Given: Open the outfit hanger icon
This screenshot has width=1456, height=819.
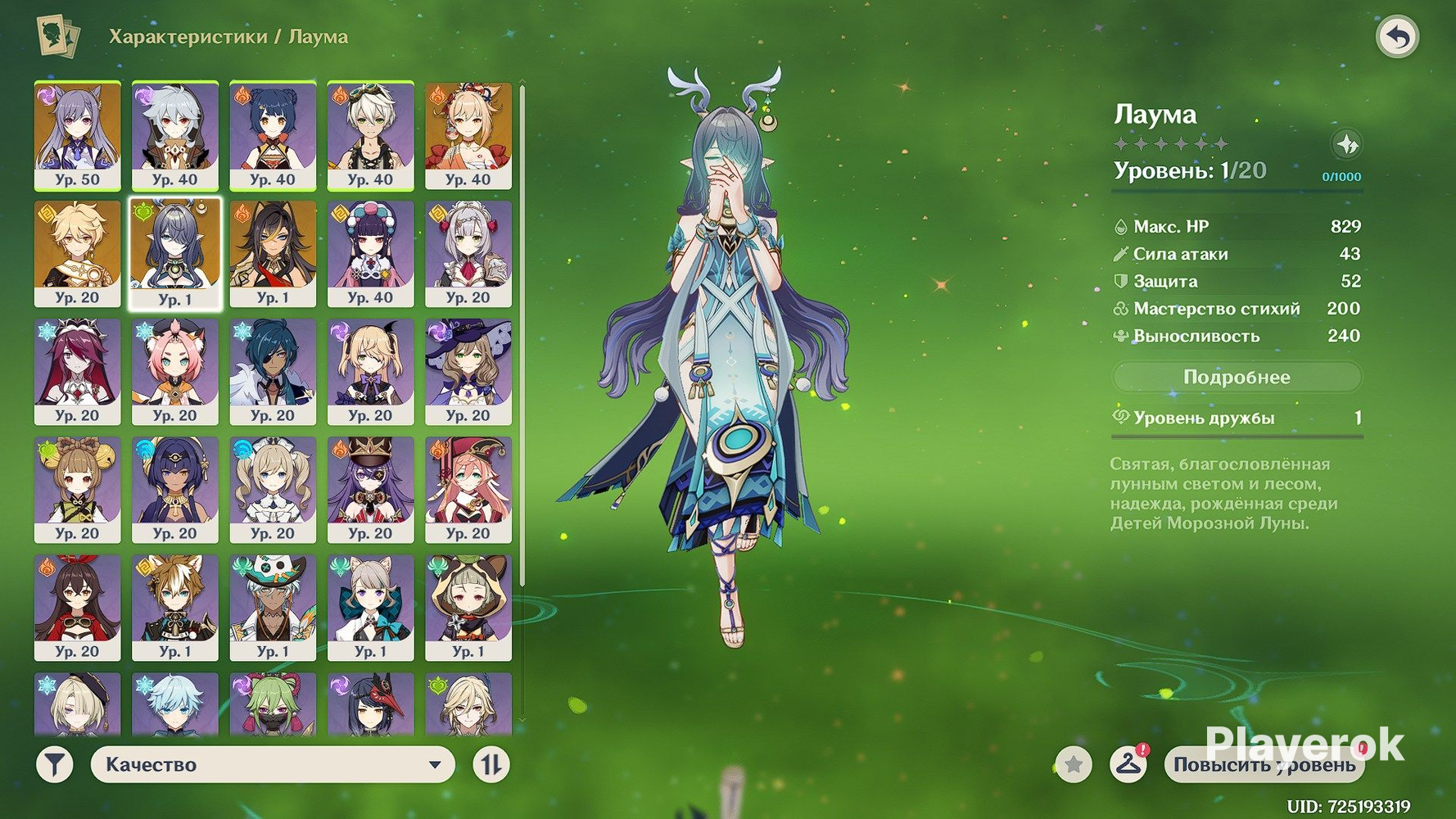Looking at the screenshot, I should pyautogui.click(x=1128, y=765).
